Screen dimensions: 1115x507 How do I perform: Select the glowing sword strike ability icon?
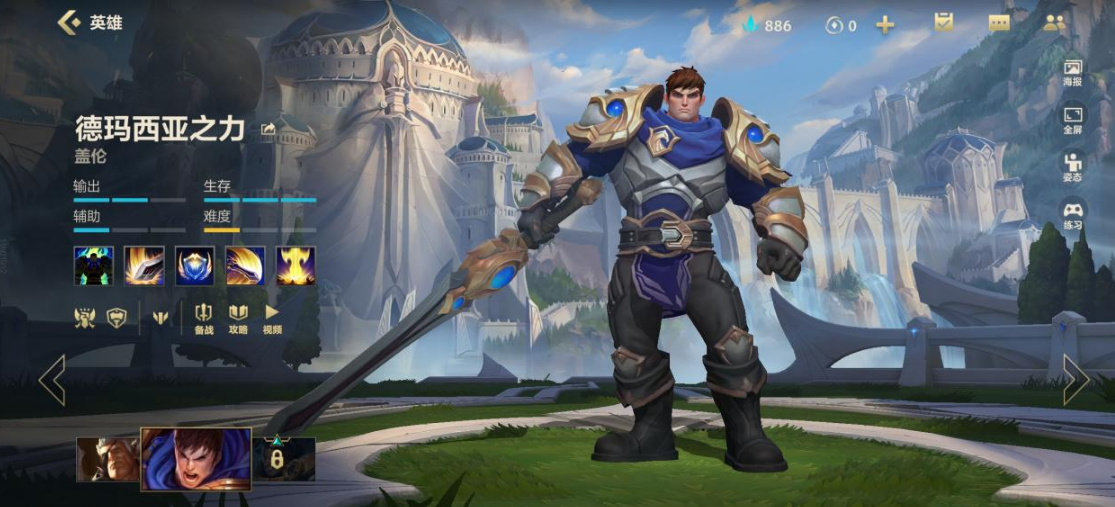144,266
